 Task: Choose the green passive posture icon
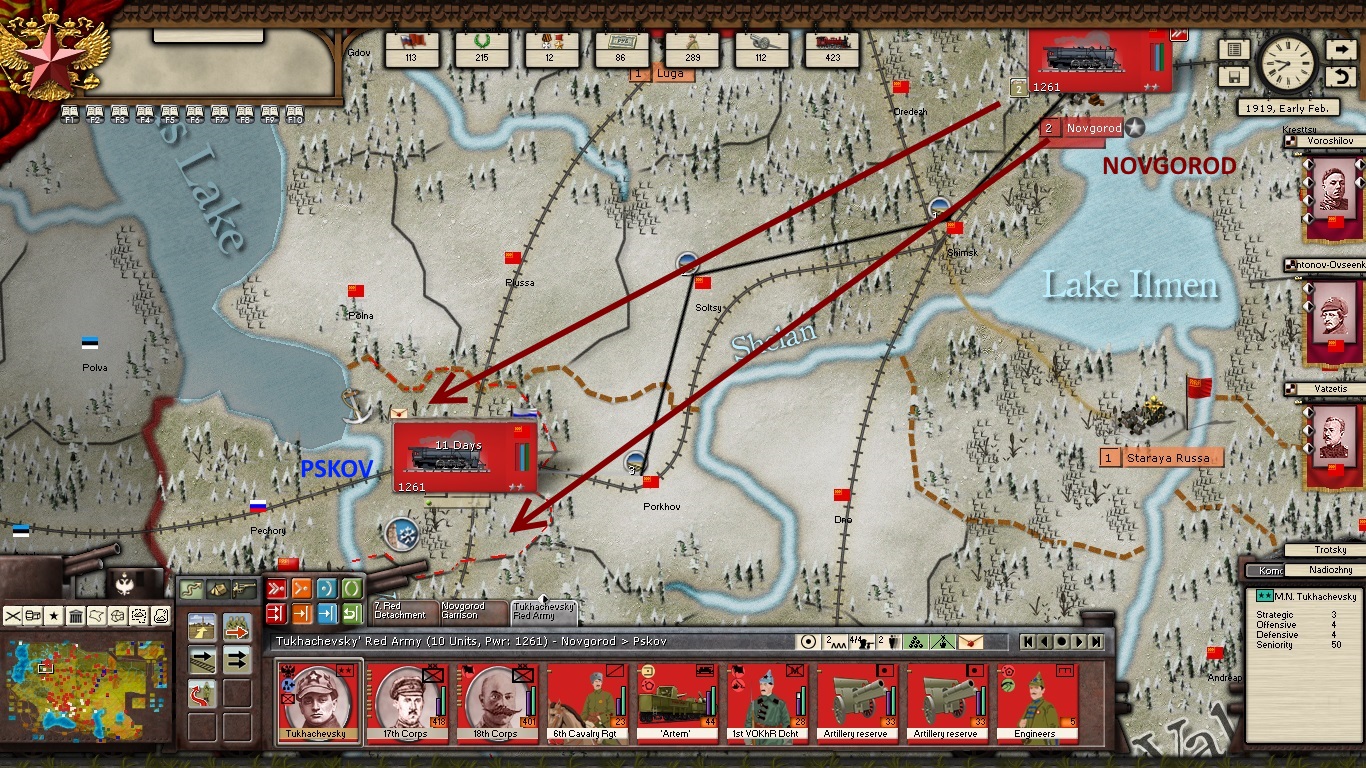coord(352,588)
